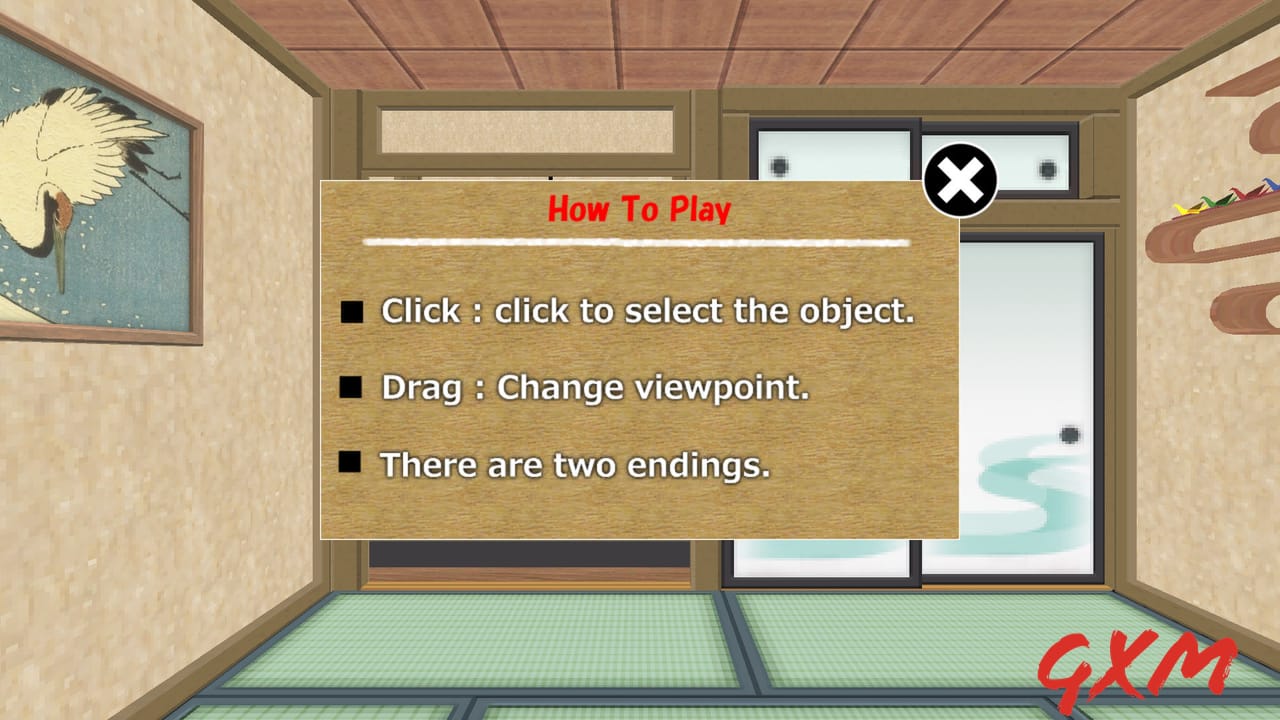Click the blue origami crane on the shelf
The image size is (1280, 720).
pyautogui.click(x=1271, y=184)
